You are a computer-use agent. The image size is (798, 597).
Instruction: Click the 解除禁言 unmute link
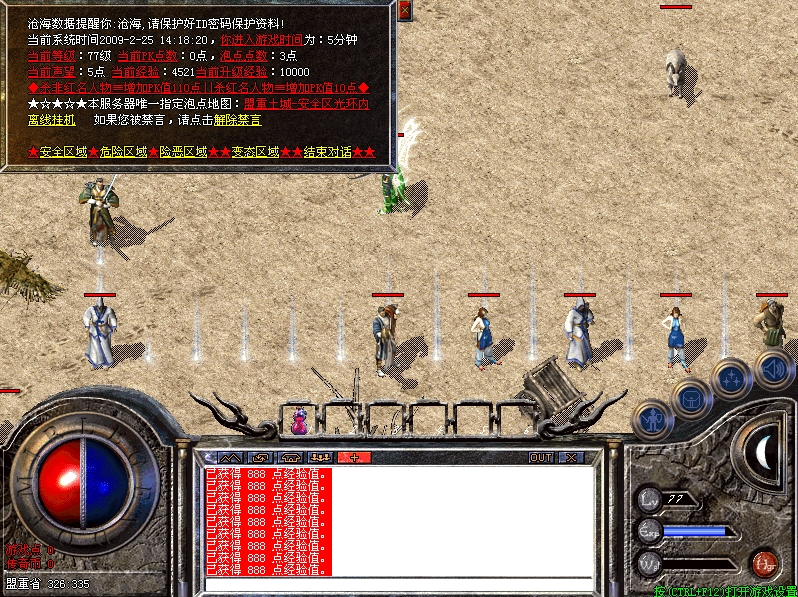[237, 120]
